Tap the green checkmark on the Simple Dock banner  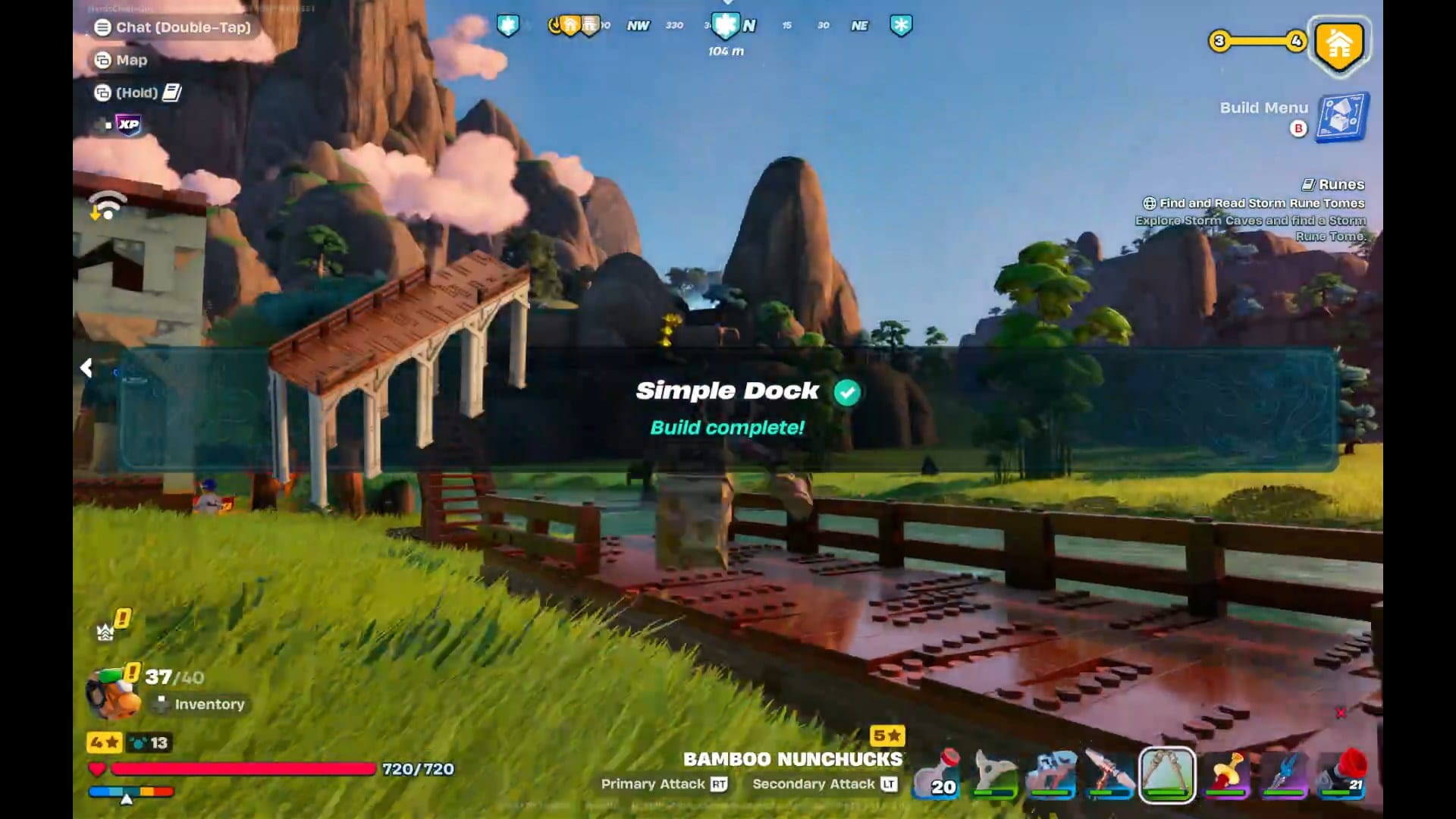pos(847,391)
